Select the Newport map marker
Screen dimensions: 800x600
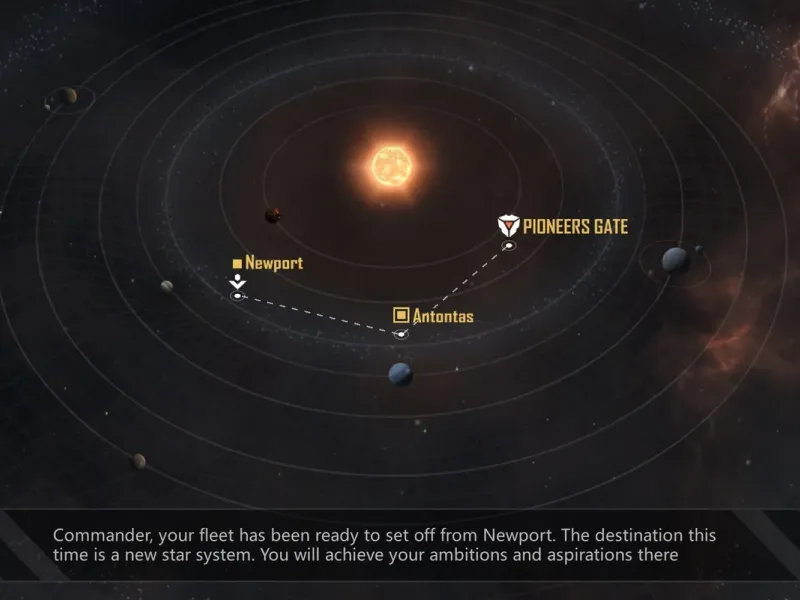pos(237,295)
